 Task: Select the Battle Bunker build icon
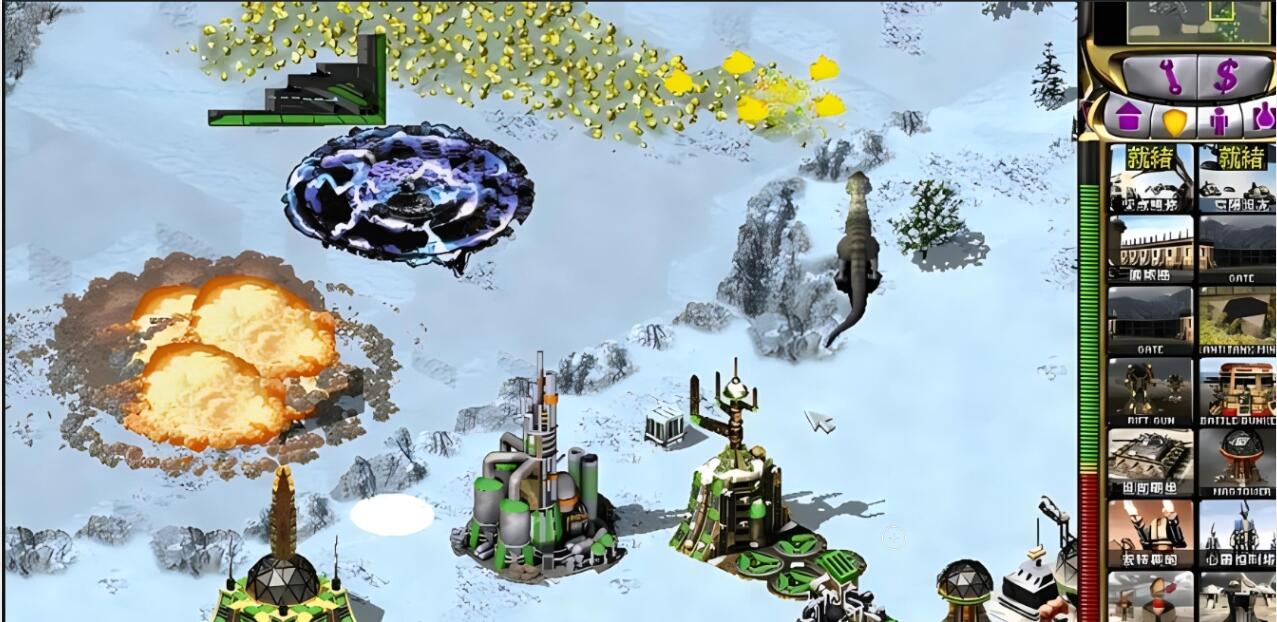point(1237,392)
